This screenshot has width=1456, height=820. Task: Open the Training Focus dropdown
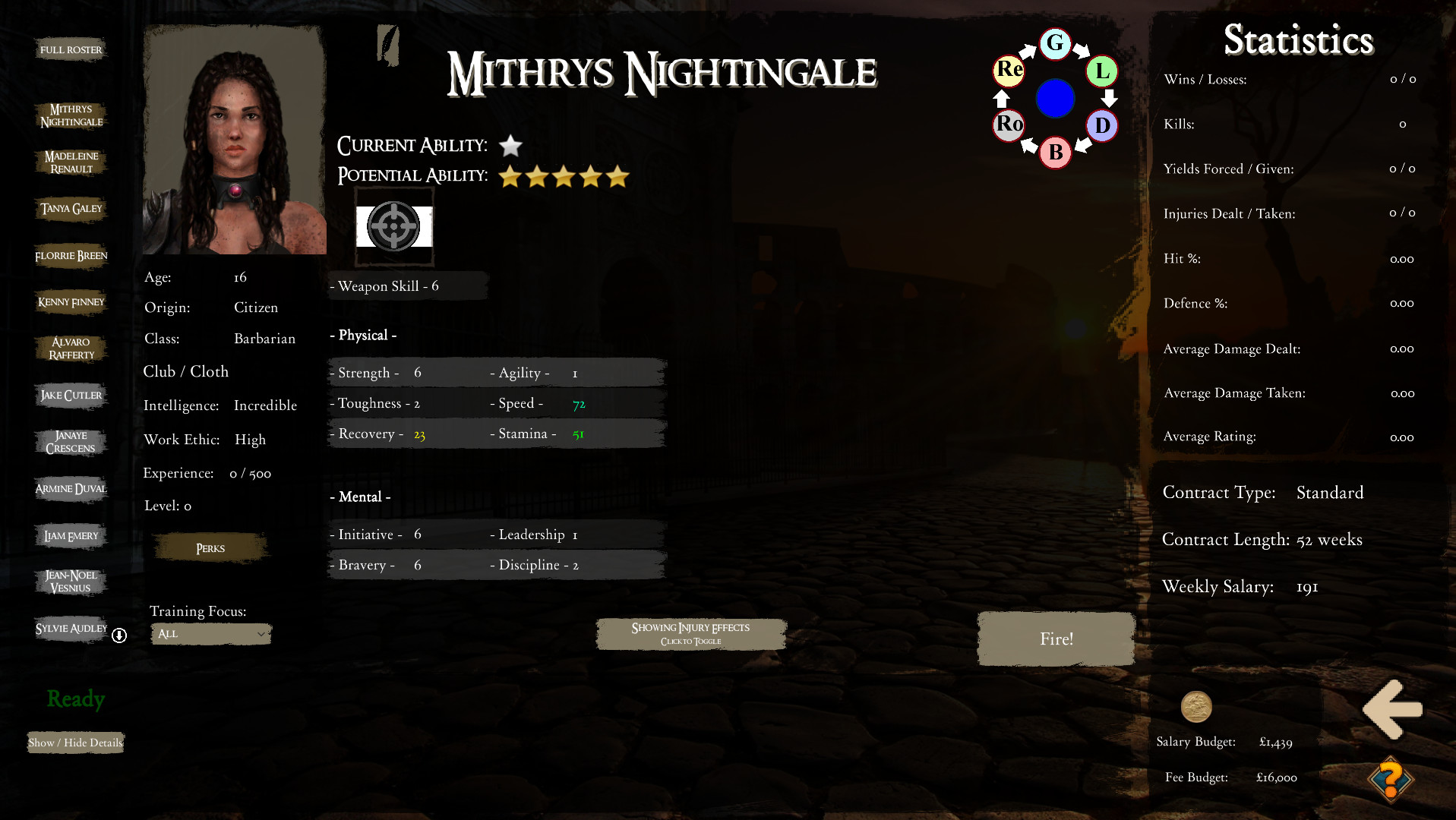click(211, 633)
